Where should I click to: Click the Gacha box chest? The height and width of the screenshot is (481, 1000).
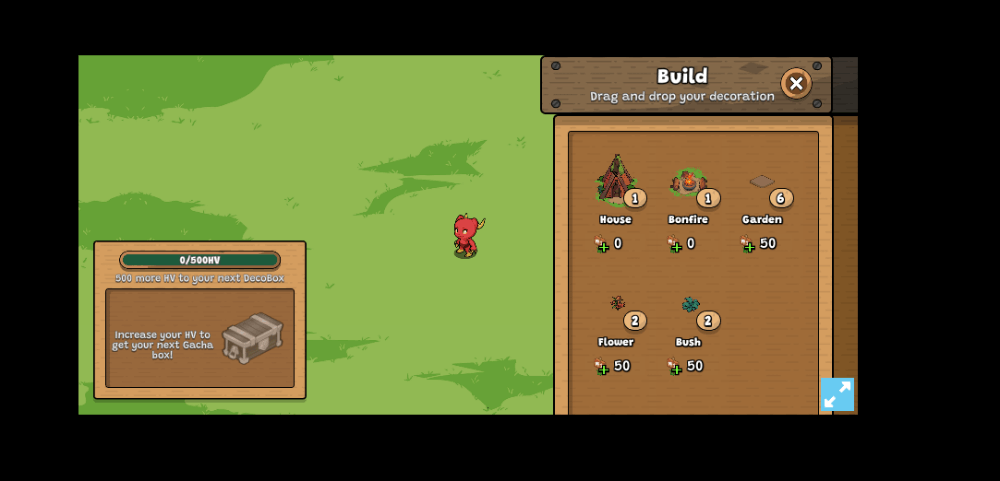pos(252,337)
